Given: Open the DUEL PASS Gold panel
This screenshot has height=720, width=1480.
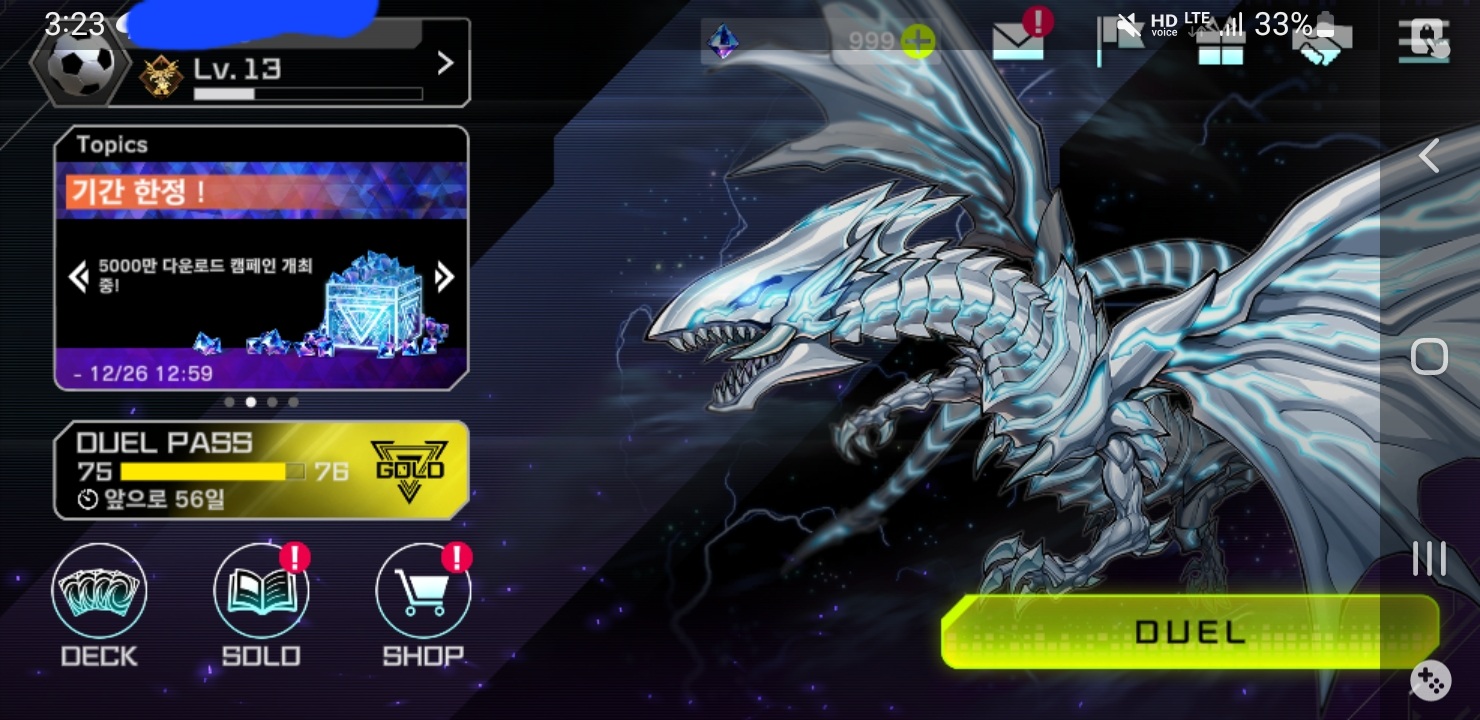Looking at the screenshot, I should [x=261, y=470].
